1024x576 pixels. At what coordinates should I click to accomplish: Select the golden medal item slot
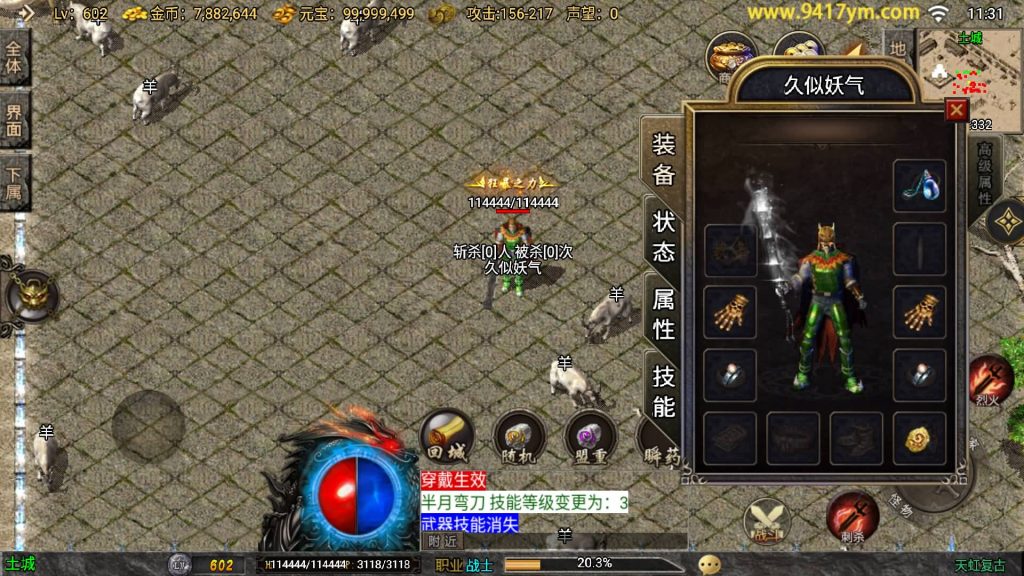[x=918, y=438]
